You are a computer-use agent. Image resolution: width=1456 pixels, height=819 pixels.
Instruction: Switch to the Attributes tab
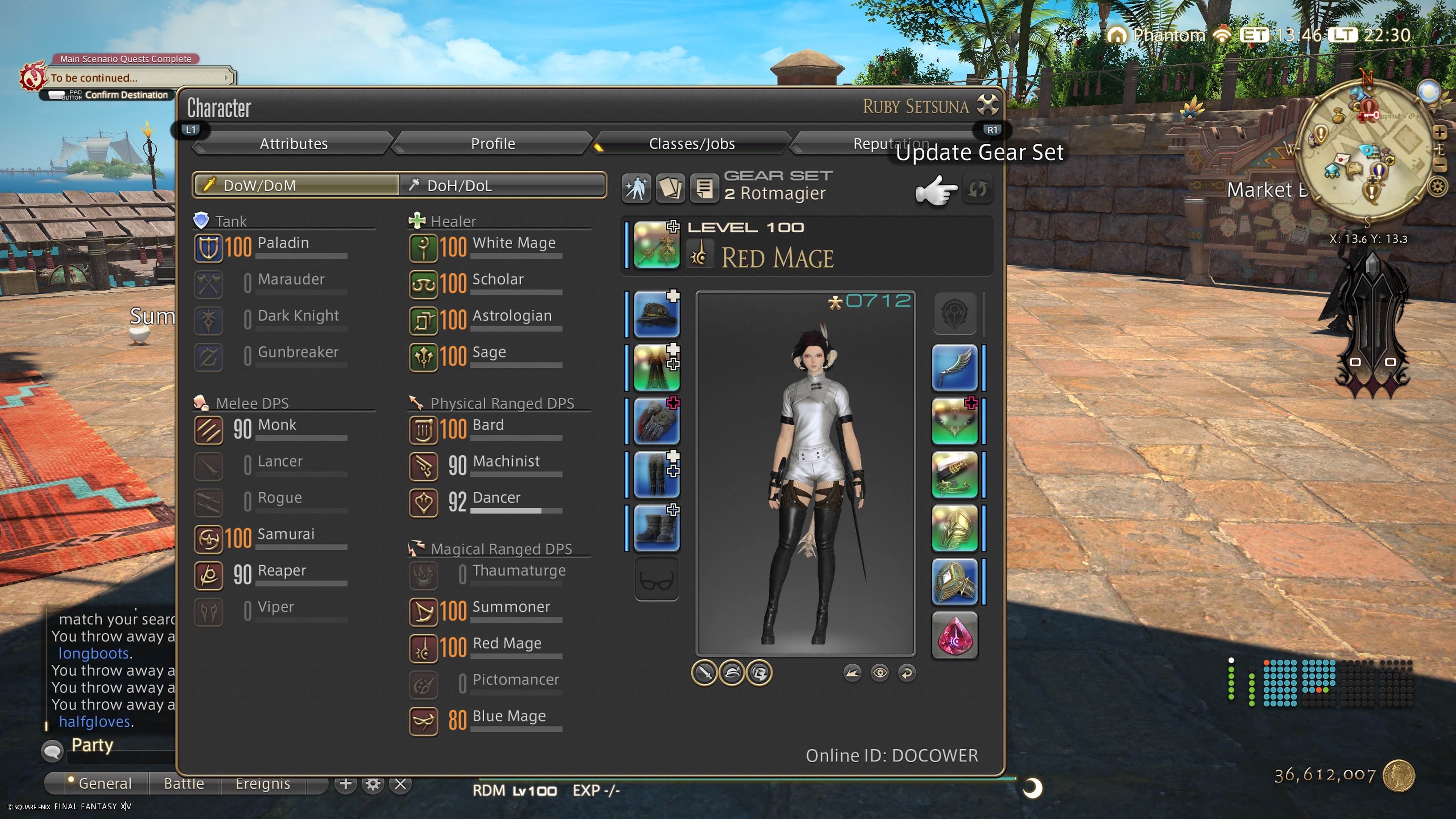(293, 144)
